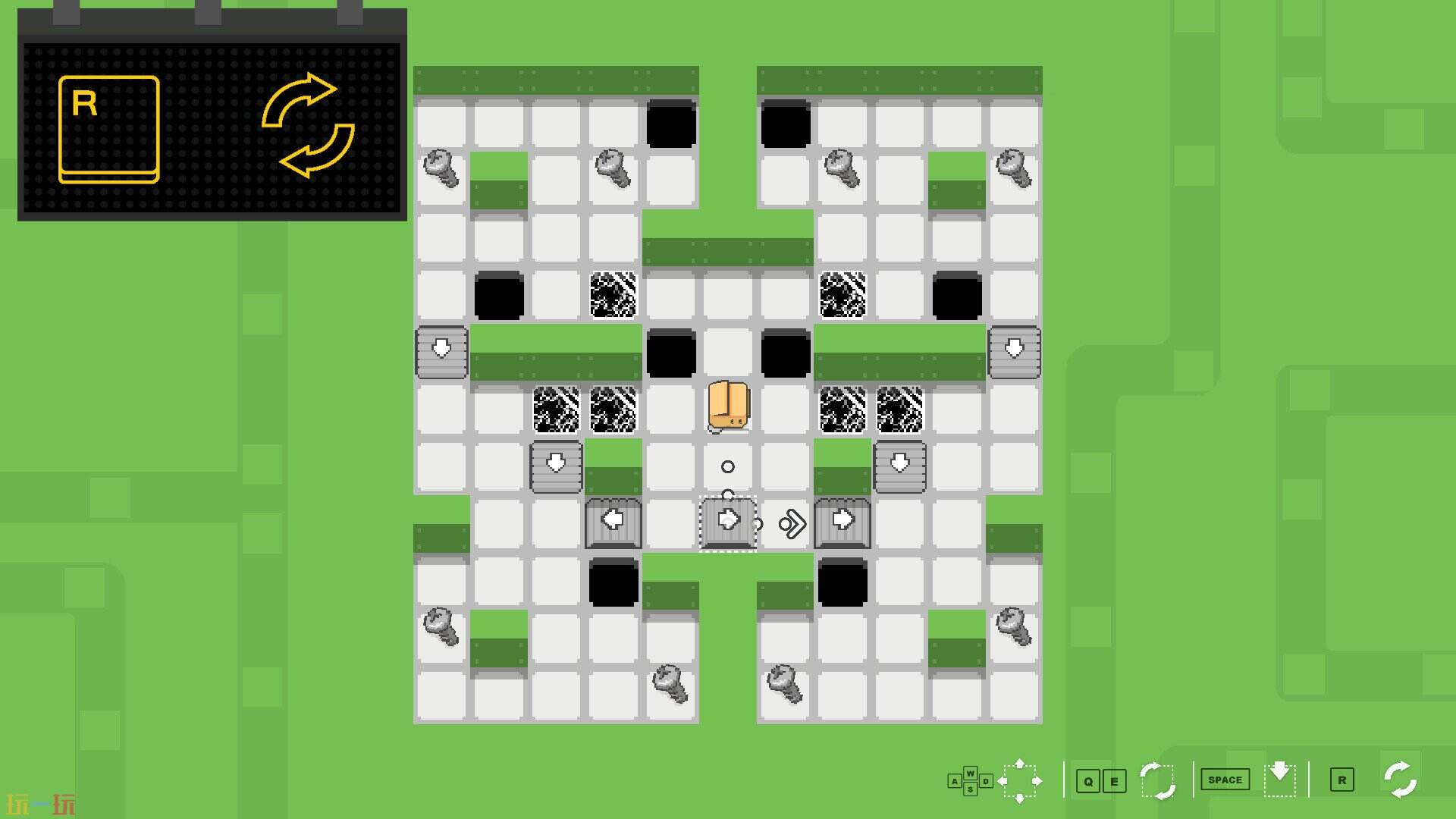1456x819 pixels.
Task: Click the SPACE key icon at the bottom
Action: [1225, 779]
